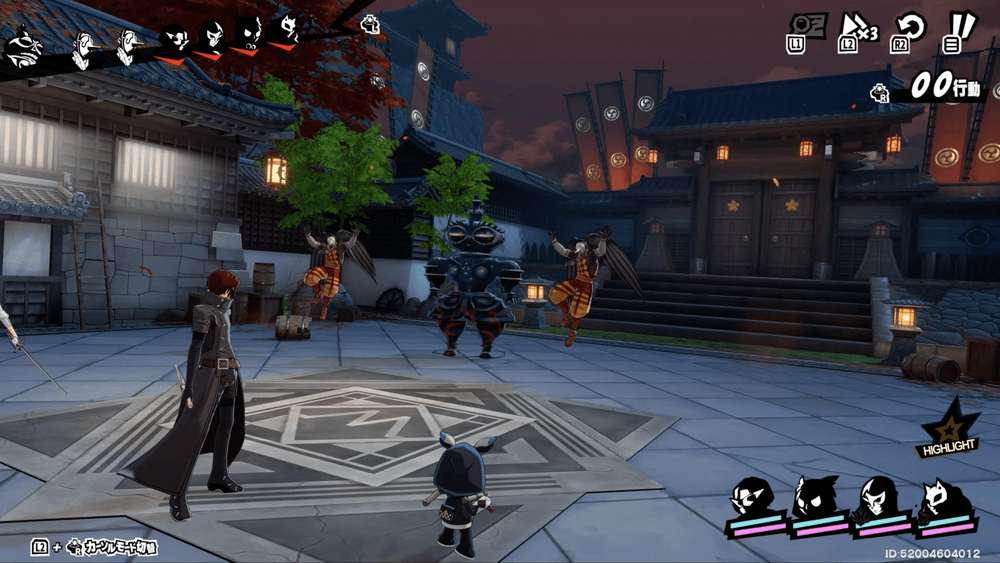The height and width of the screenshot is (563, 1000).
Task: Click the last cat-mask icon in turn order
Action: pos(286,30)
